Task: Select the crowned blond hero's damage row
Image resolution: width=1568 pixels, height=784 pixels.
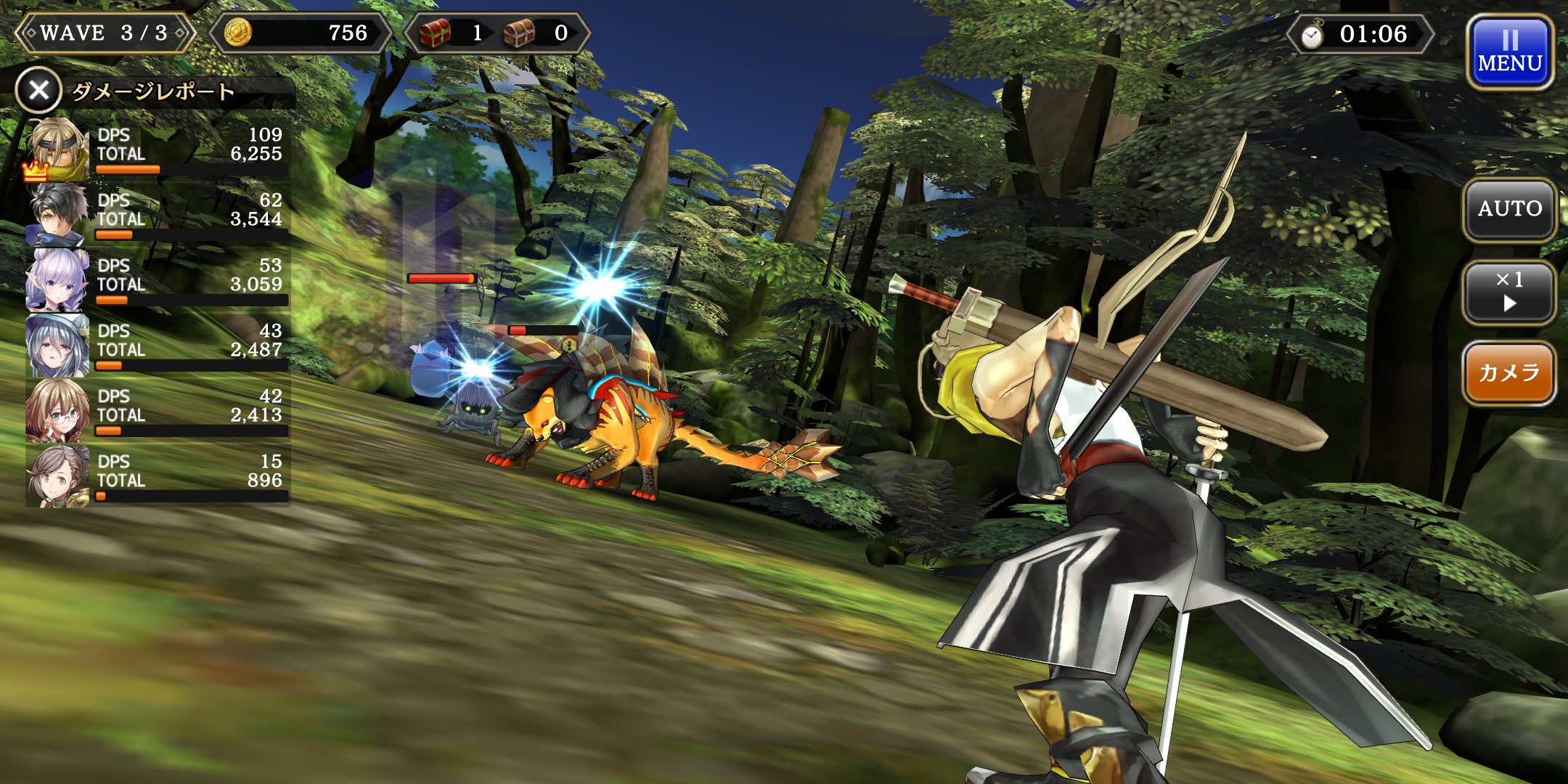Action: pyautogui.click(x=158, y=150)
